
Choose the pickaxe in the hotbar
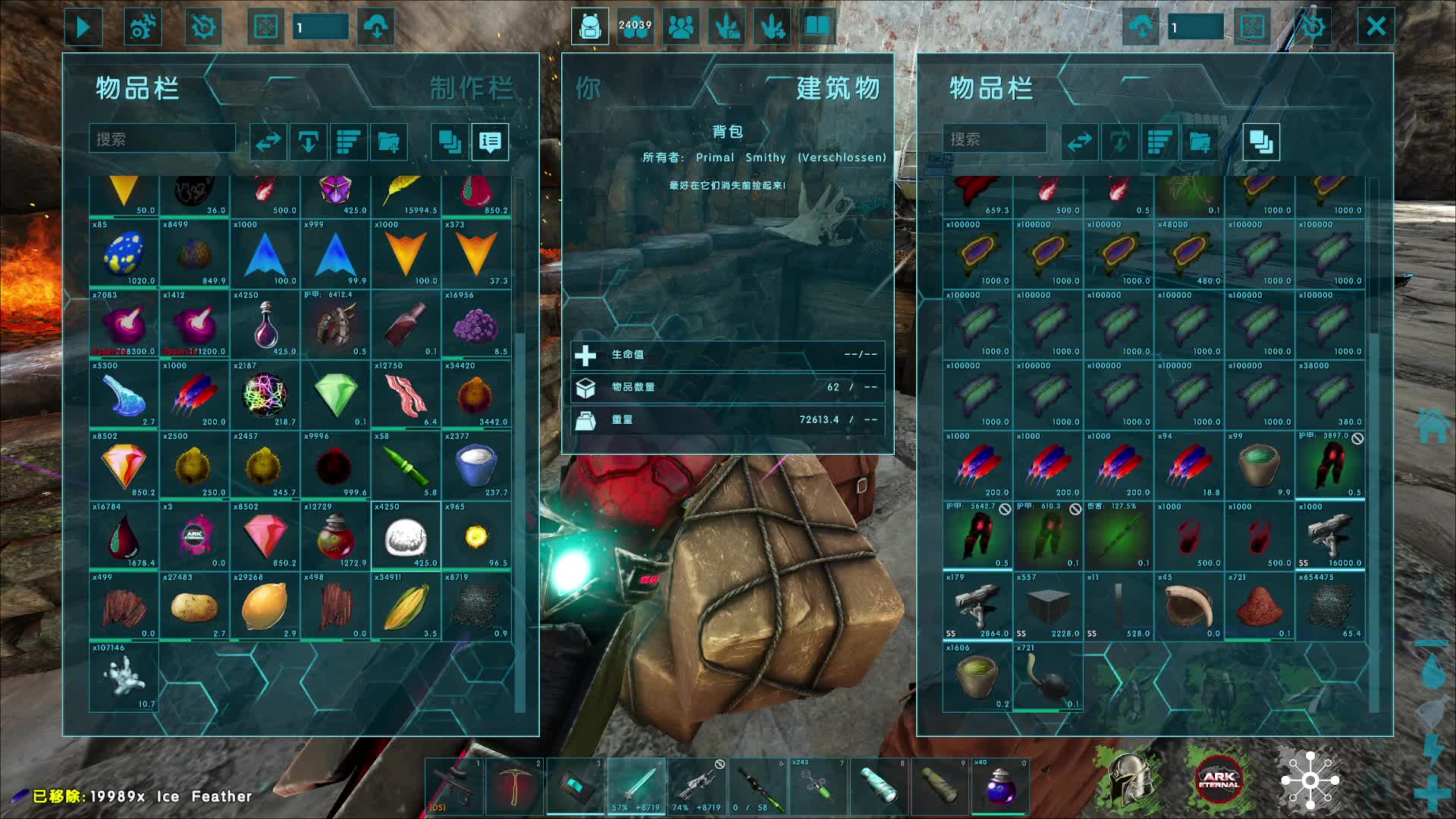click(515, 786)
